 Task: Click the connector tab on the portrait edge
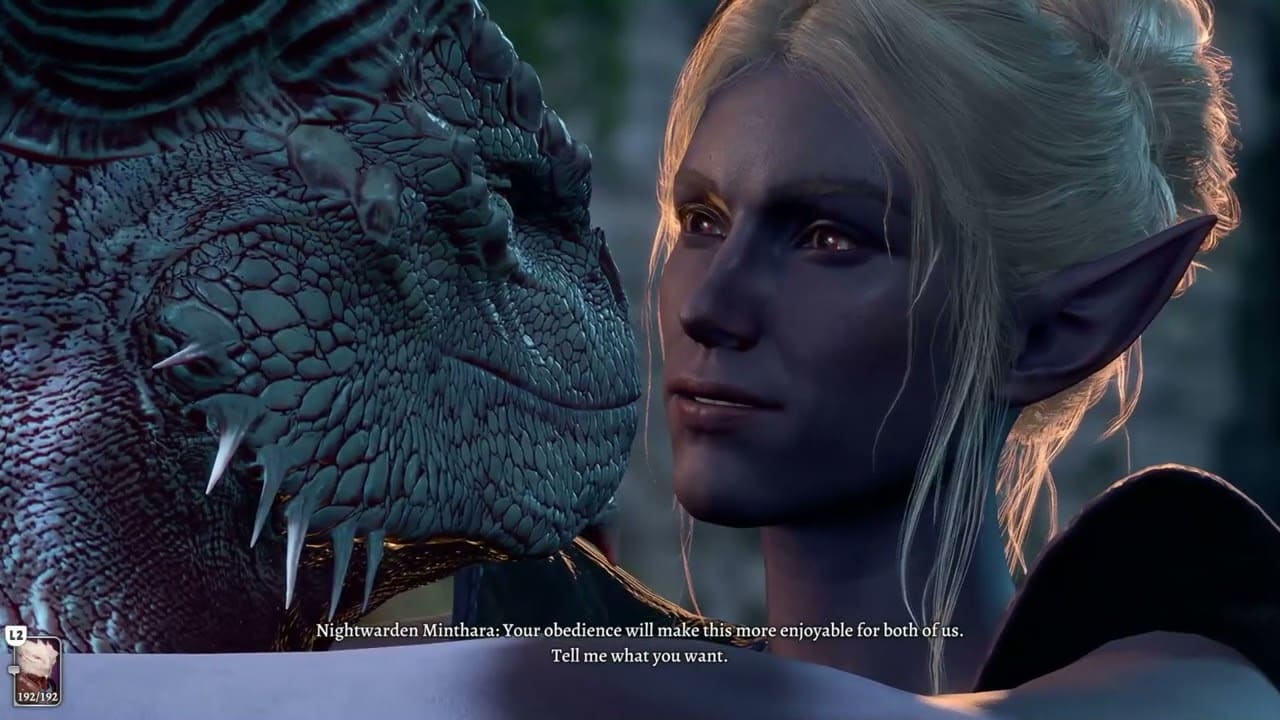pyautogui.click(x=14, y=668)
